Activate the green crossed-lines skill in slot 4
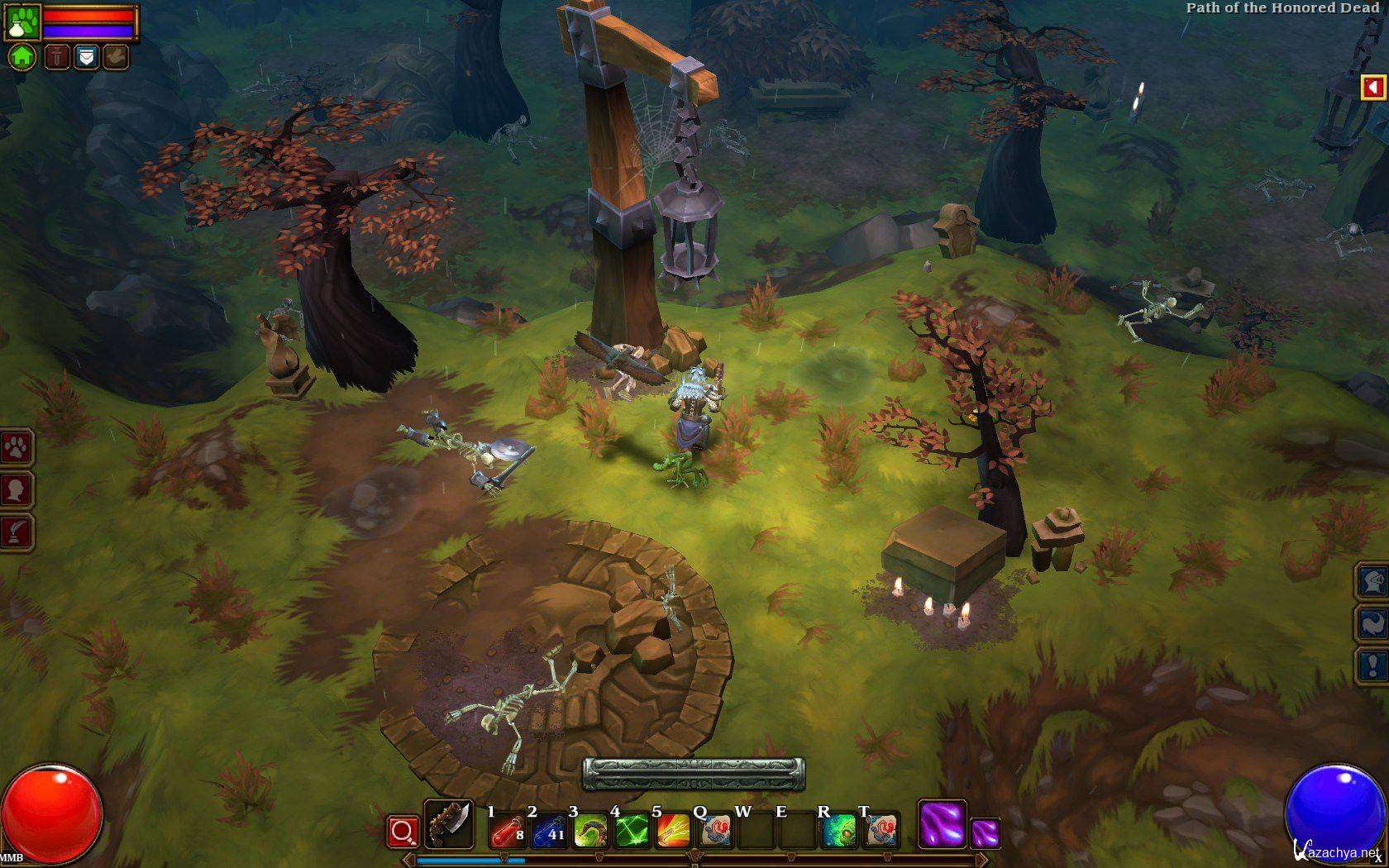This screenshot has width=1389, height=868. pyautogui.click(x=632, y=830)
